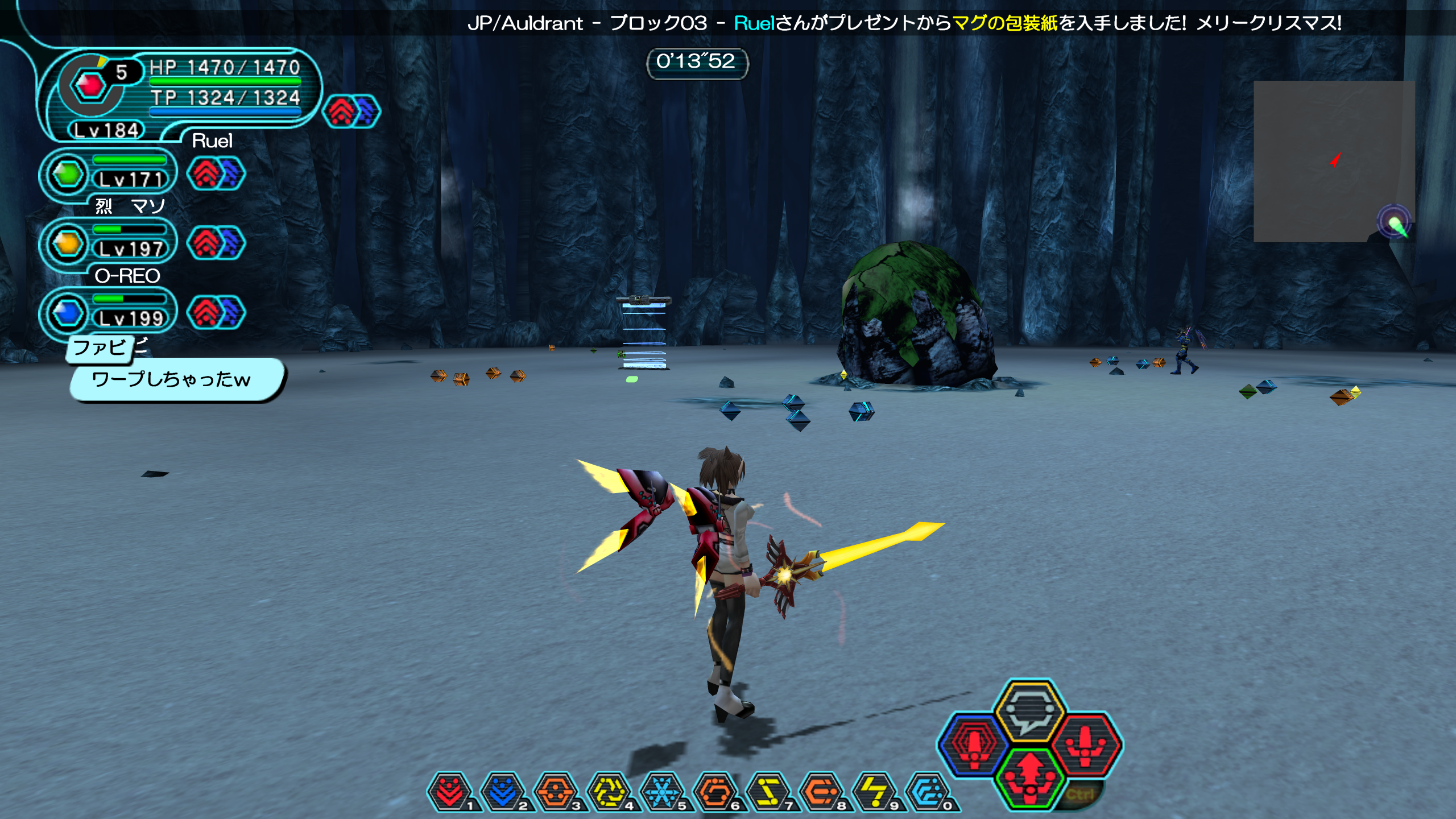This screenshot has height=819, width=1456.
Task: Activate the yellow S-shaped technique in slot 7
Action: click(x=768, y=791)
